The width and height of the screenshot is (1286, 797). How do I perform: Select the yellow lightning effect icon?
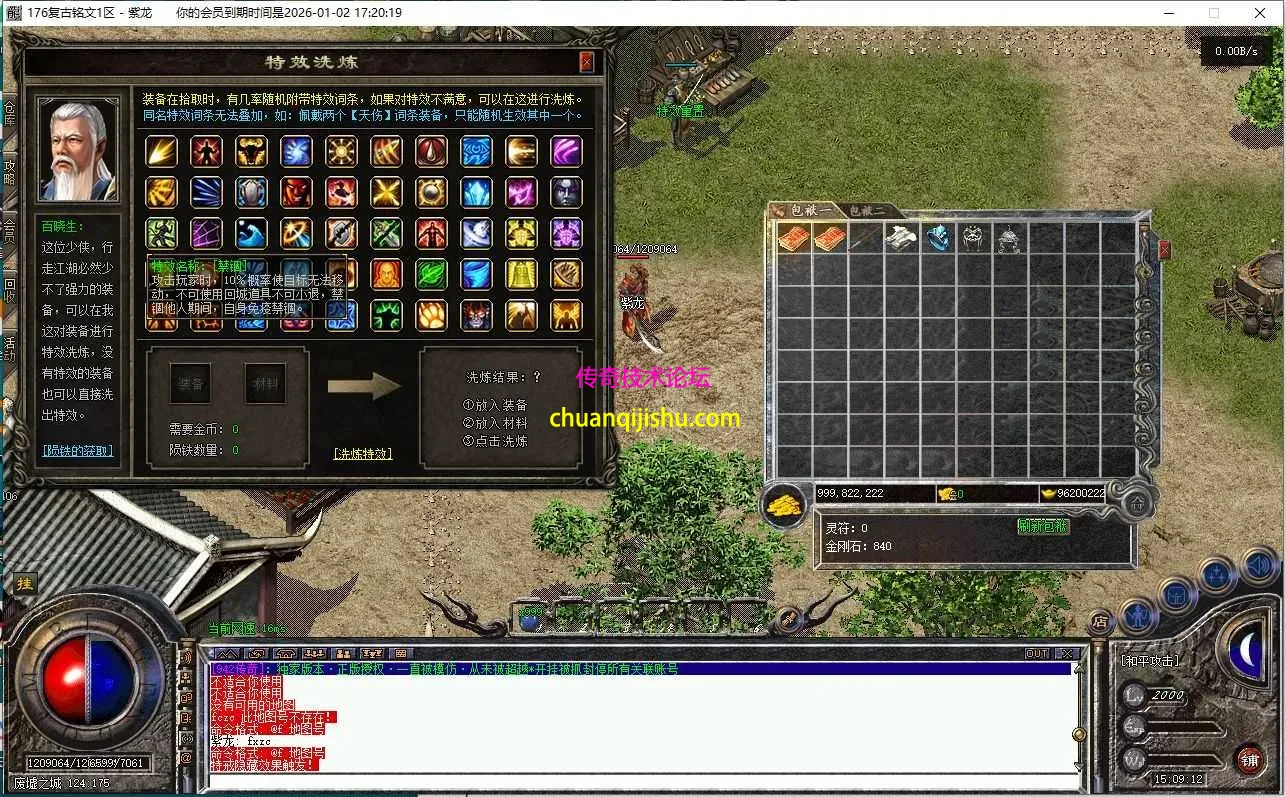tap(161, 152)
